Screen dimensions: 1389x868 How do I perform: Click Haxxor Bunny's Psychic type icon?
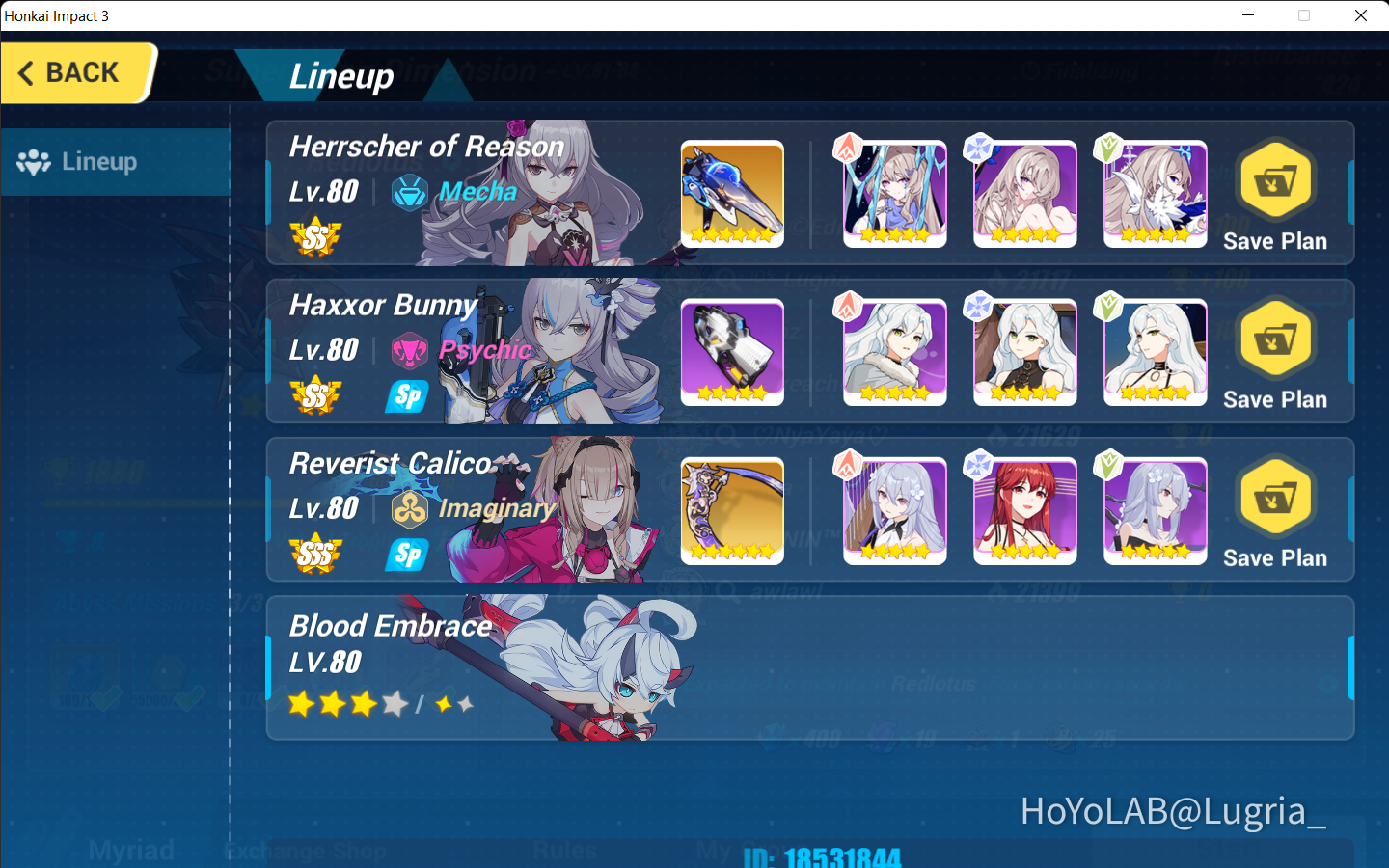(410, 350)
